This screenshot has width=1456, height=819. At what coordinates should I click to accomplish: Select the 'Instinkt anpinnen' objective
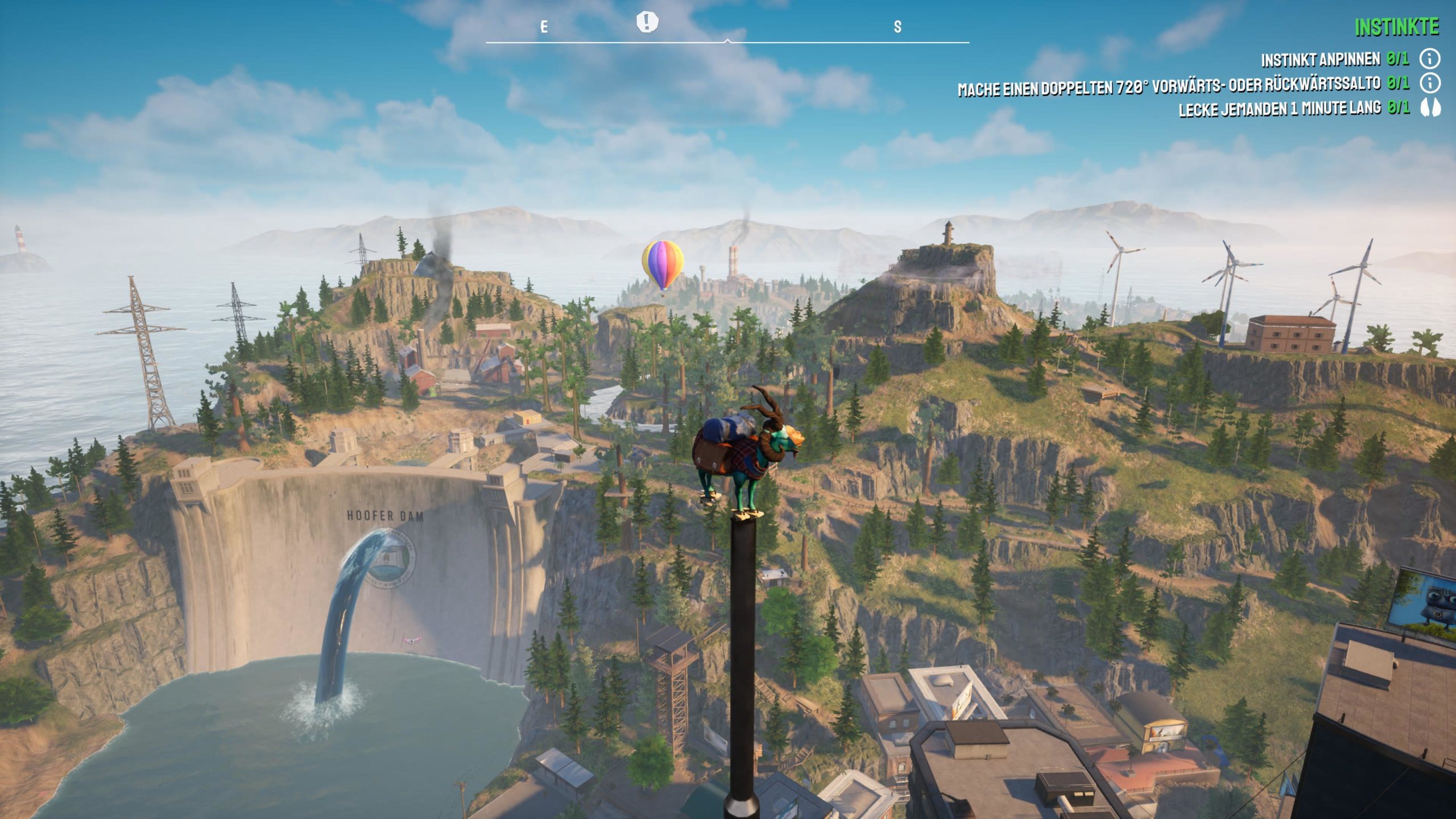(1320, 59)
